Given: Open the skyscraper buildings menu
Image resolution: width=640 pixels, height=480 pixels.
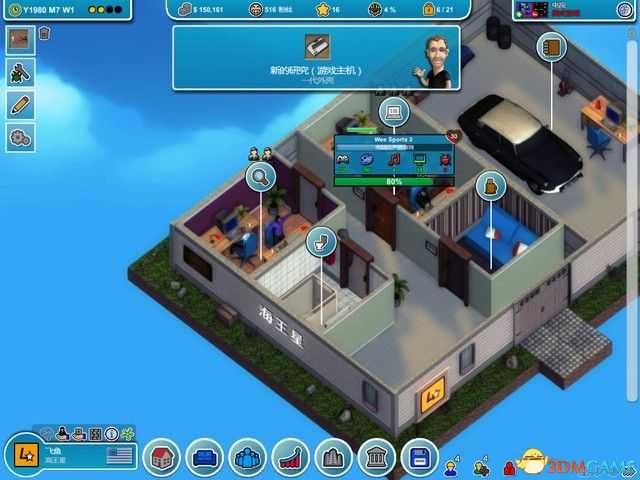Looking at the screenshot, I should click(x=334, y=459).
